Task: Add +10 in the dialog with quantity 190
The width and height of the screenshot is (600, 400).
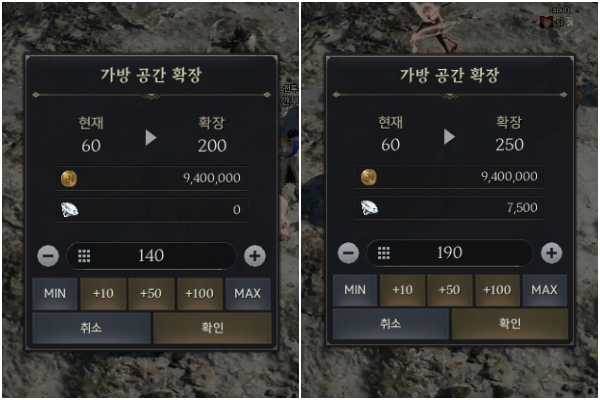Action: [x=403, y=290]
